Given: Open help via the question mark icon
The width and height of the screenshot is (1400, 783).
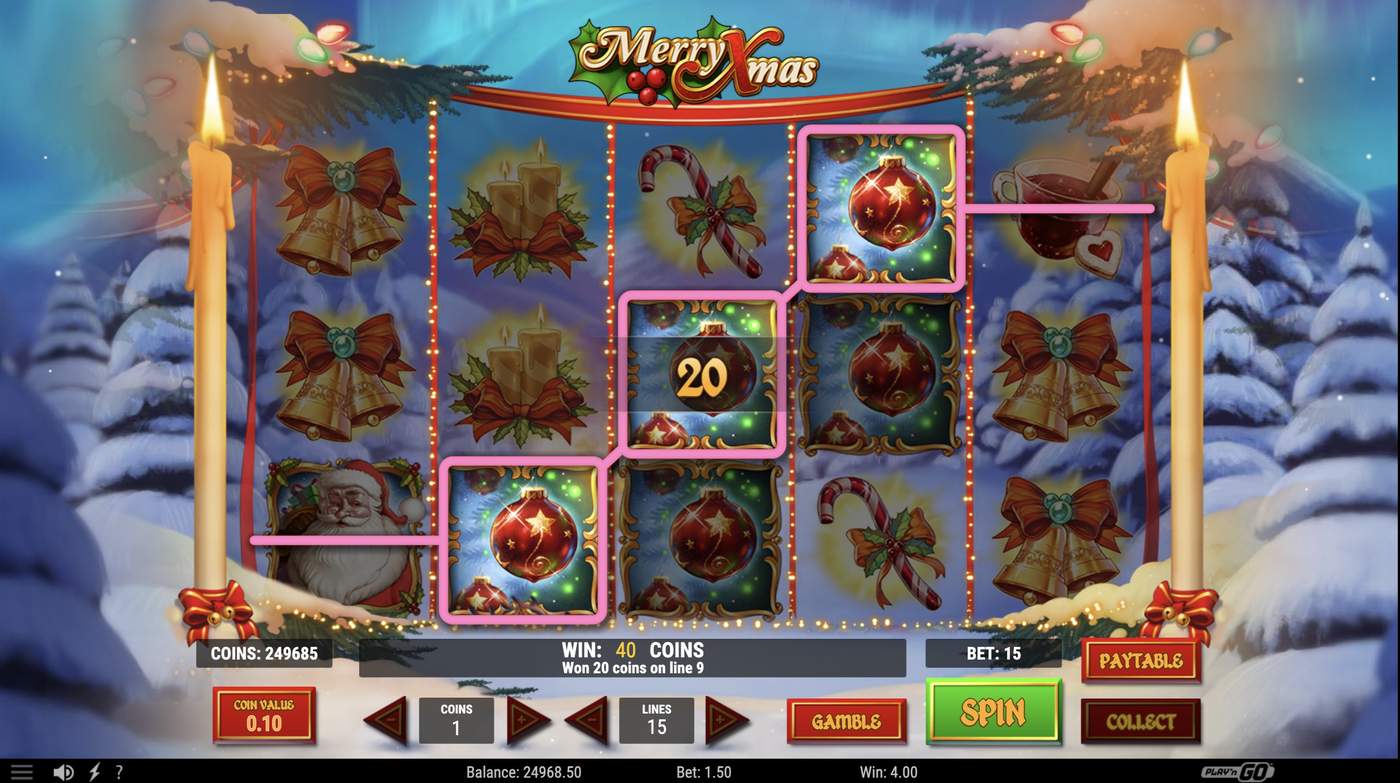Looking at the screenshot, I should click(118, 770).
